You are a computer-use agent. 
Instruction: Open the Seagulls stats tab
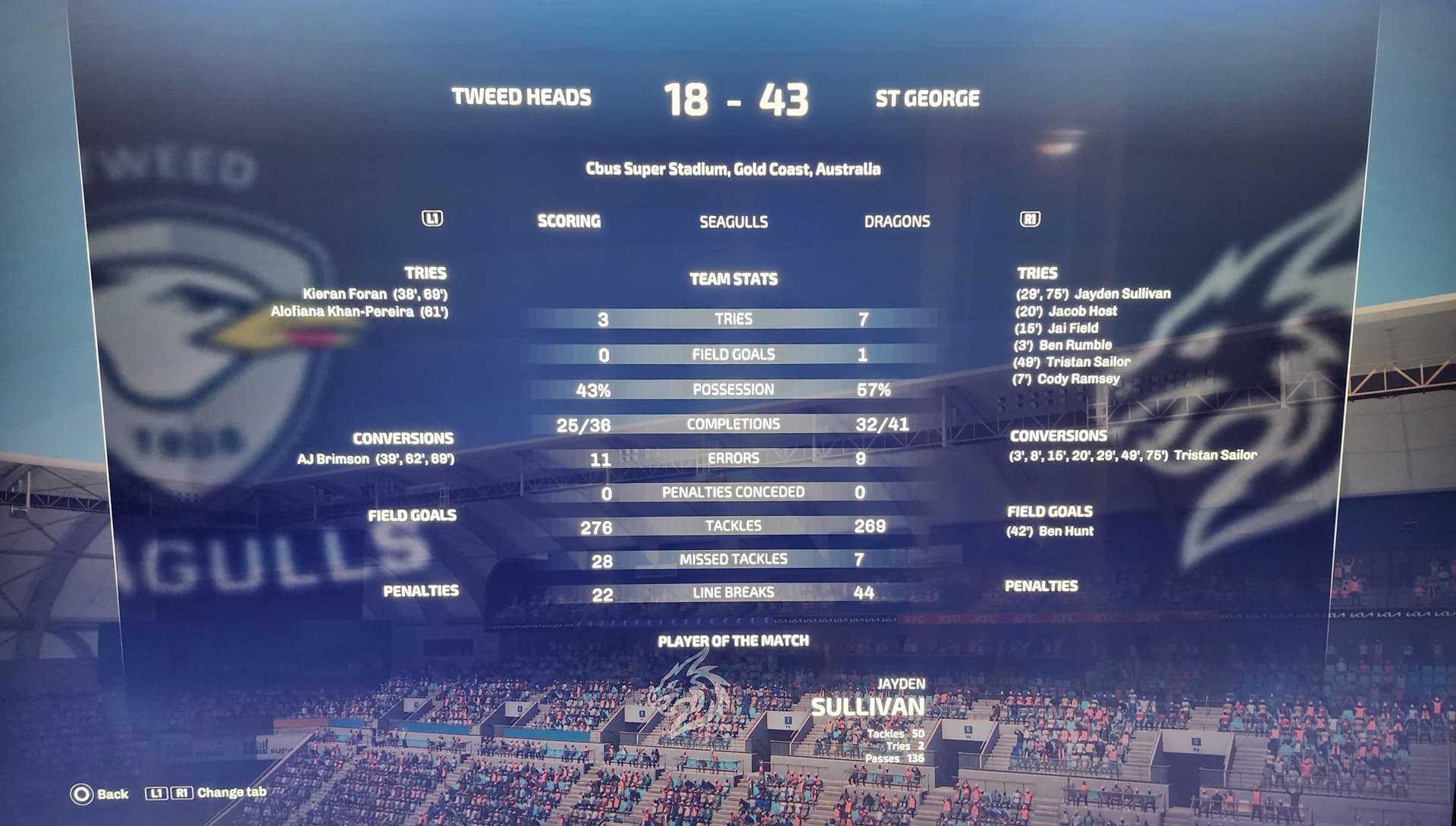(733, 222)
